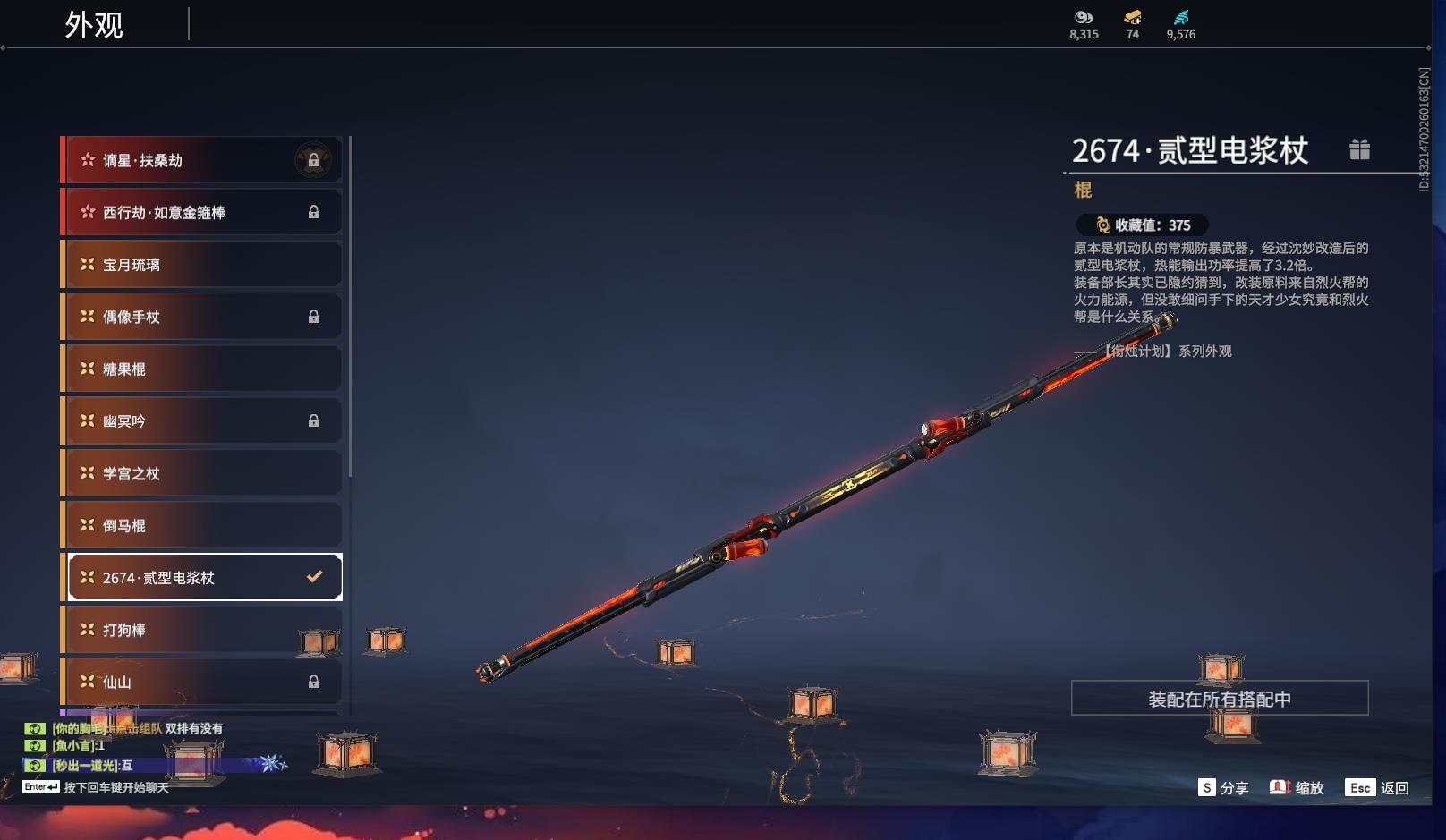Click the silver coin currency icon
The height and width of the screenshot is (840, 1446).
click(x=1084, y=17)
